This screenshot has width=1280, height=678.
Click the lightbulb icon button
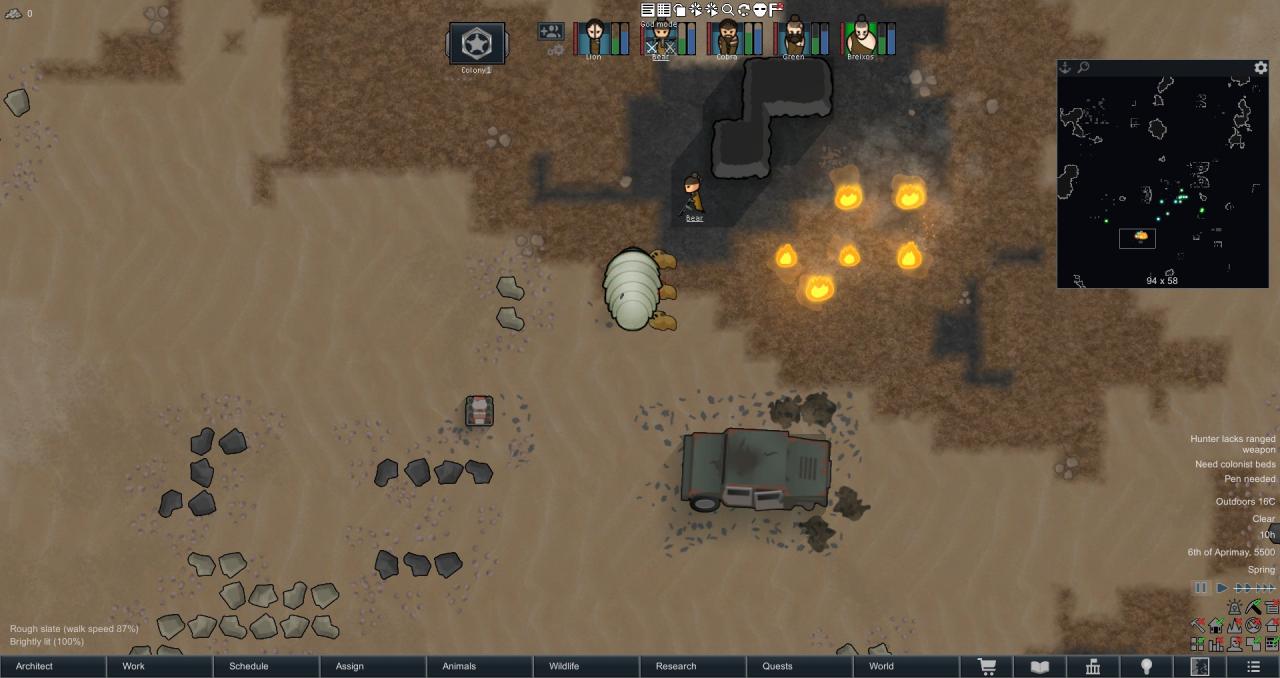(1147, 667)
